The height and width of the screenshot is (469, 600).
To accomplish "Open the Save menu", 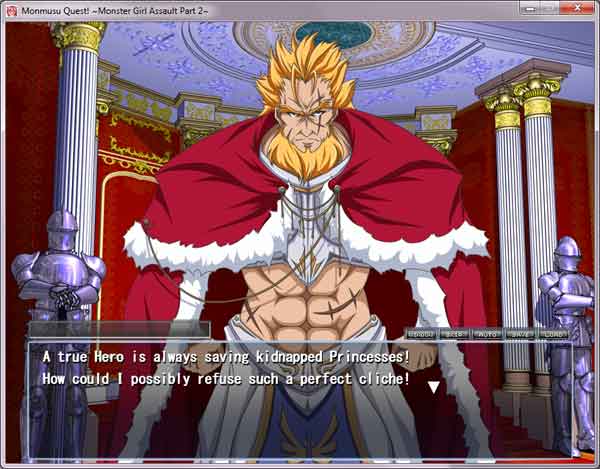I will (x=520, y=333).
